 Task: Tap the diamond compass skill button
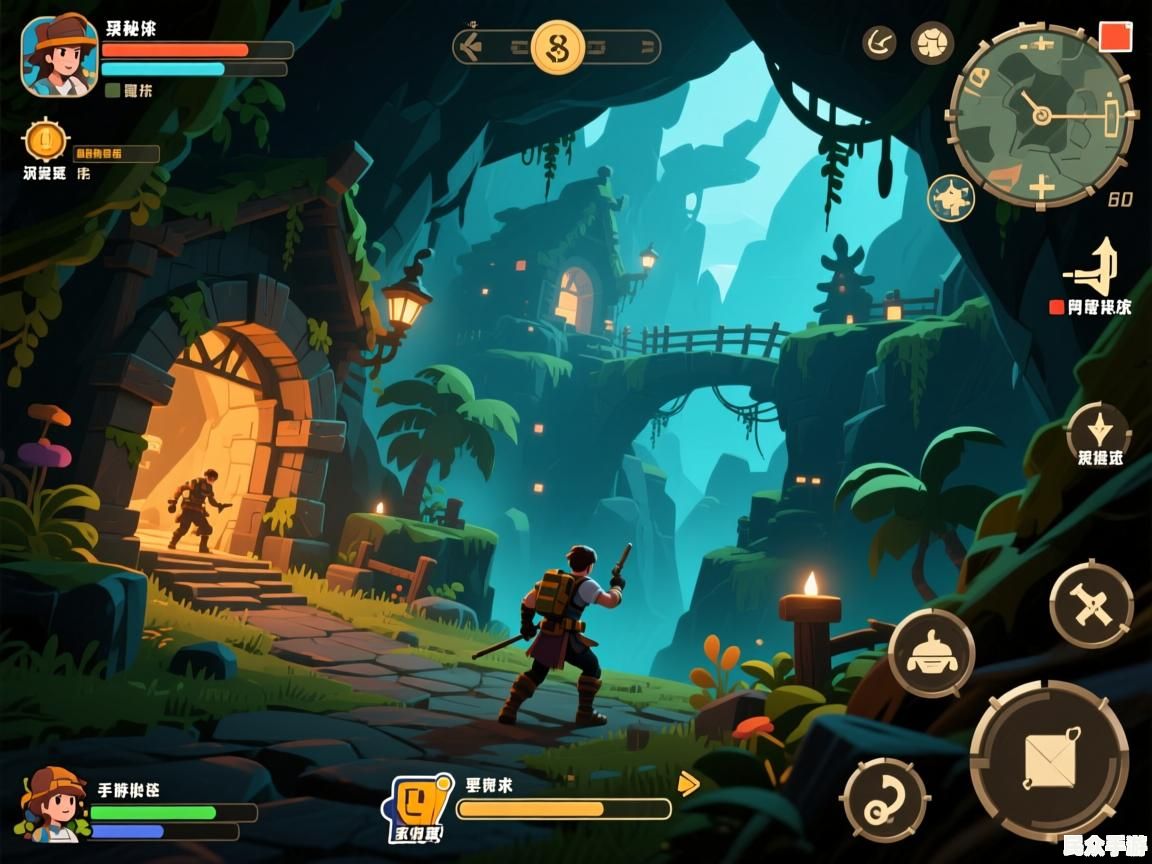coord(1098,431)
